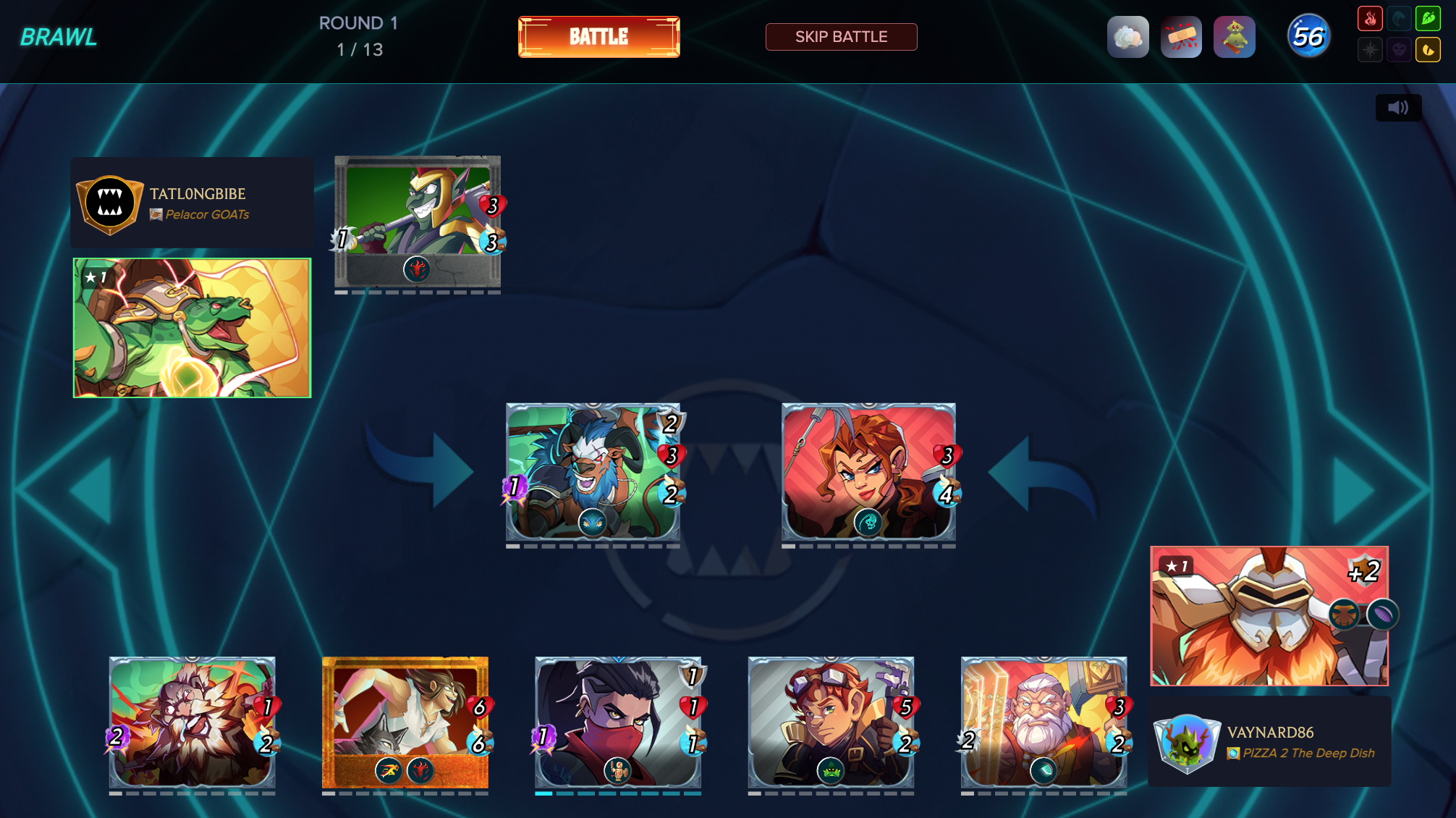
Task: Start the fight with the BATTLE button
Action: coord(598,37)
